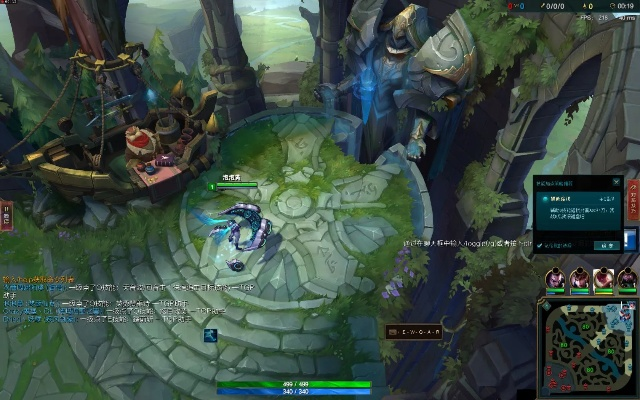Open the red tab beside the popup panel
This screenshot has height=400, width=640.
tap(631, 198)
